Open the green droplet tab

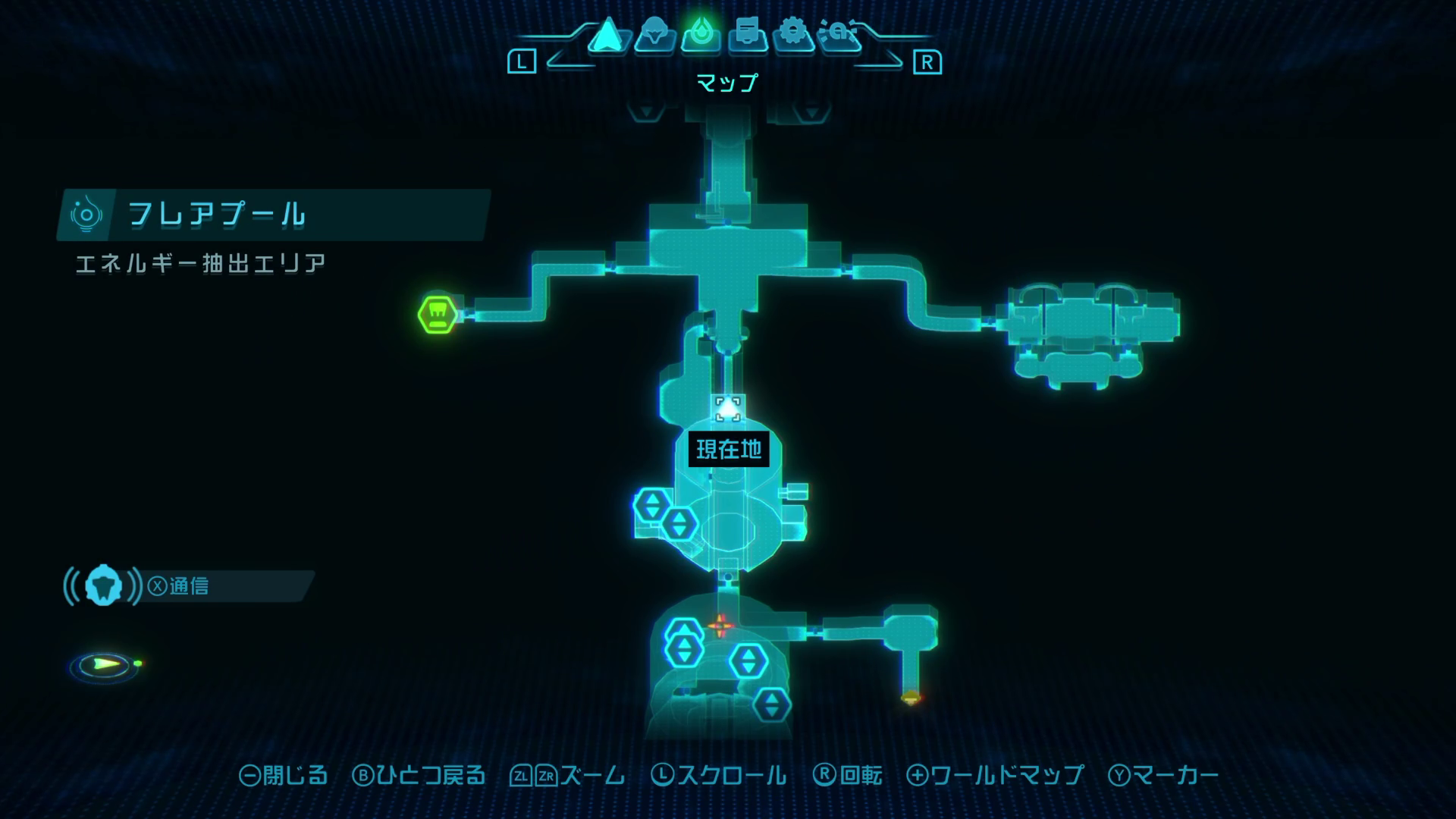point(701,35)
